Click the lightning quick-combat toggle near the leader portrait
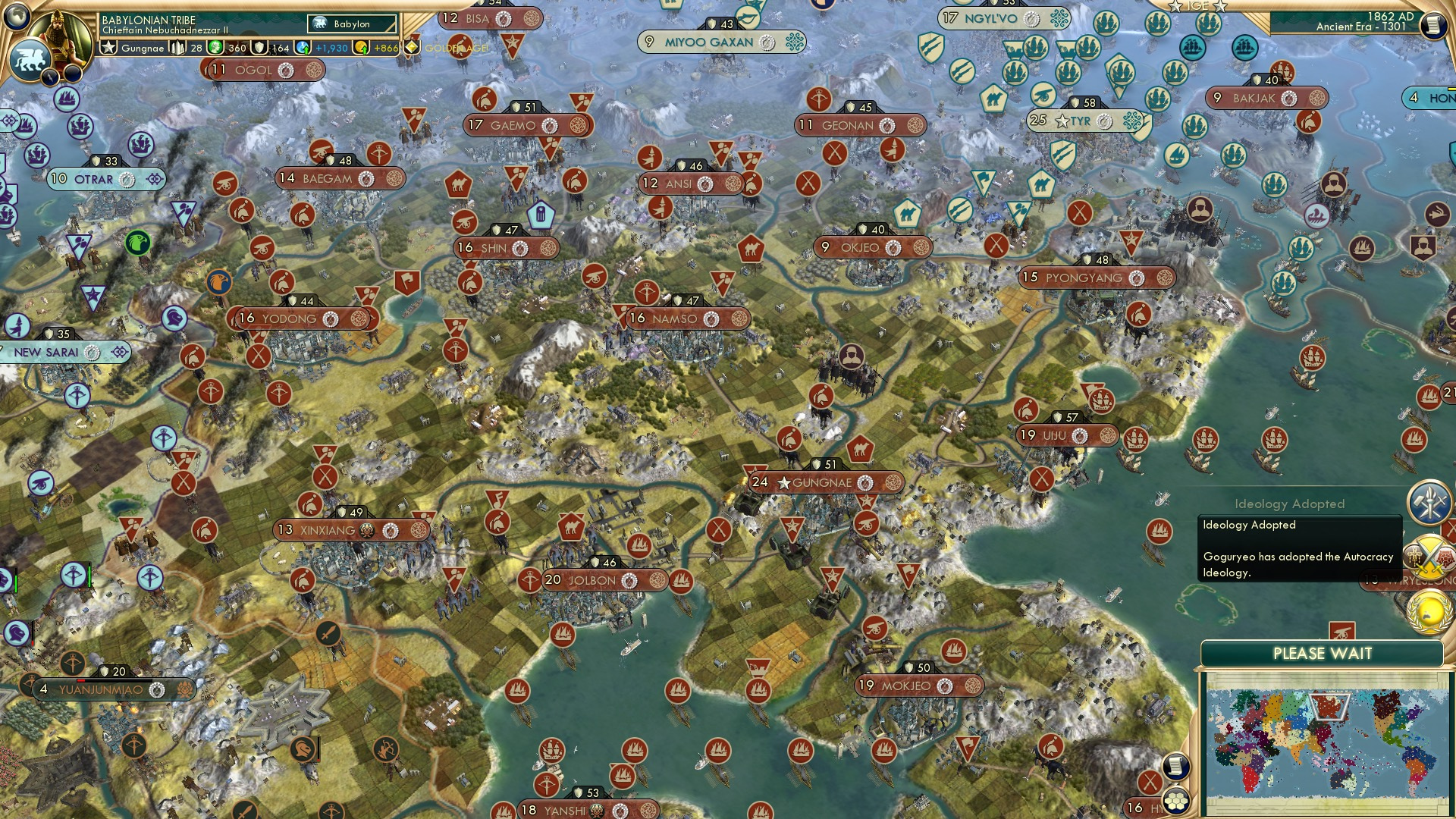1456x819 pixels. (x=49, y=75)
